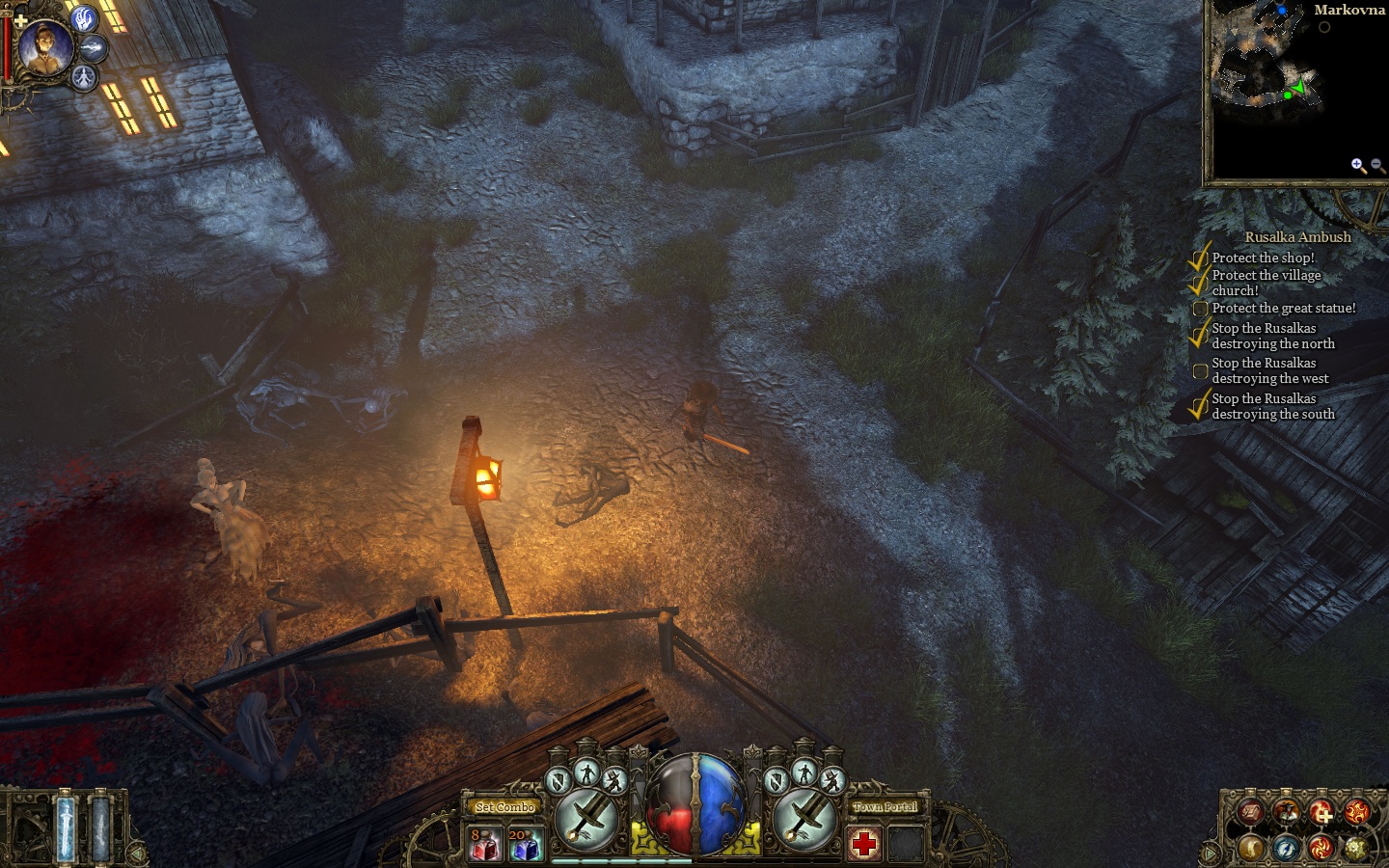1389x868 pixels.
Task: Zoom in on the minimap
Action: [1357, 165]
